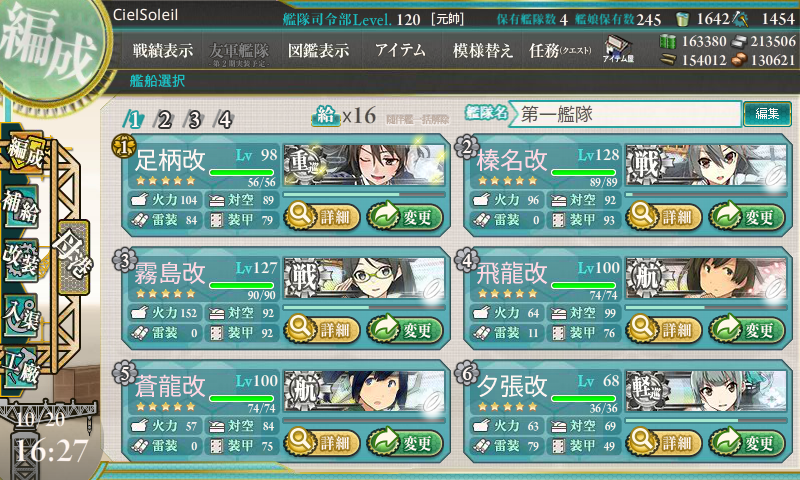Switch to fleet 3 tab
The height and width of the screenshot is (480, 800).
pyautogui.click(x=194, y=120)
